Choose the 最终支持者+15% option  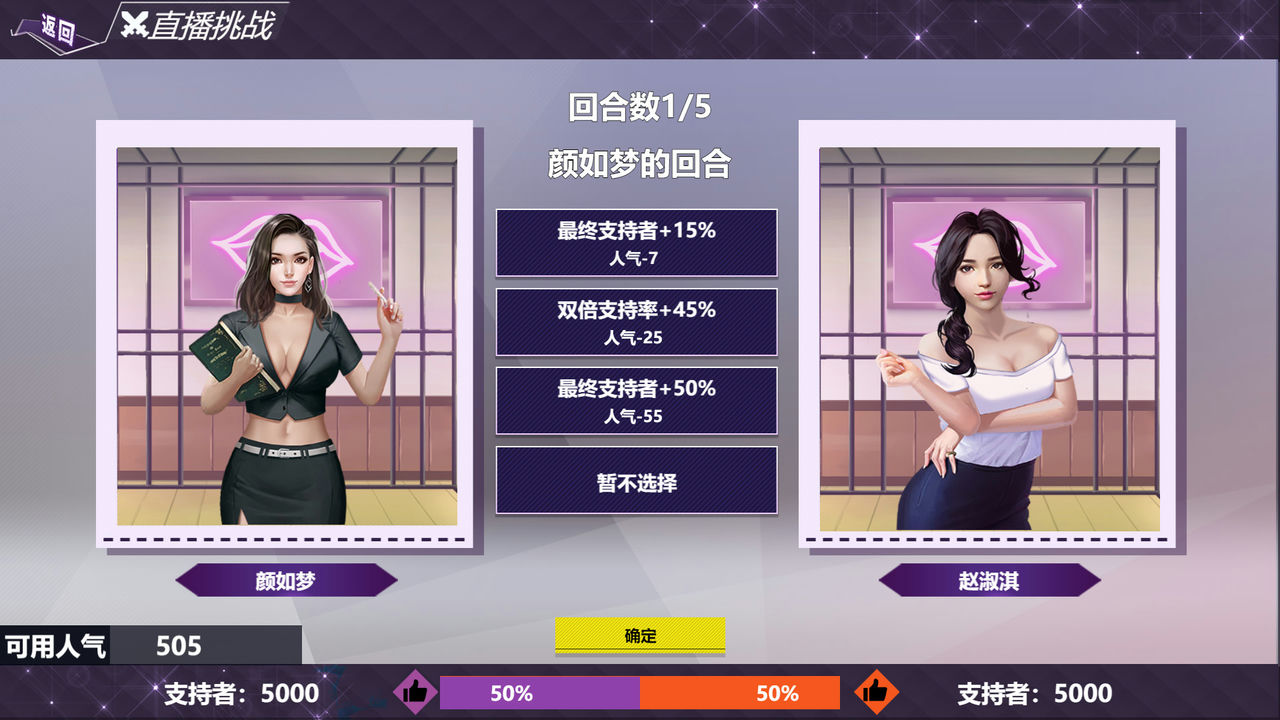point(636,242)
